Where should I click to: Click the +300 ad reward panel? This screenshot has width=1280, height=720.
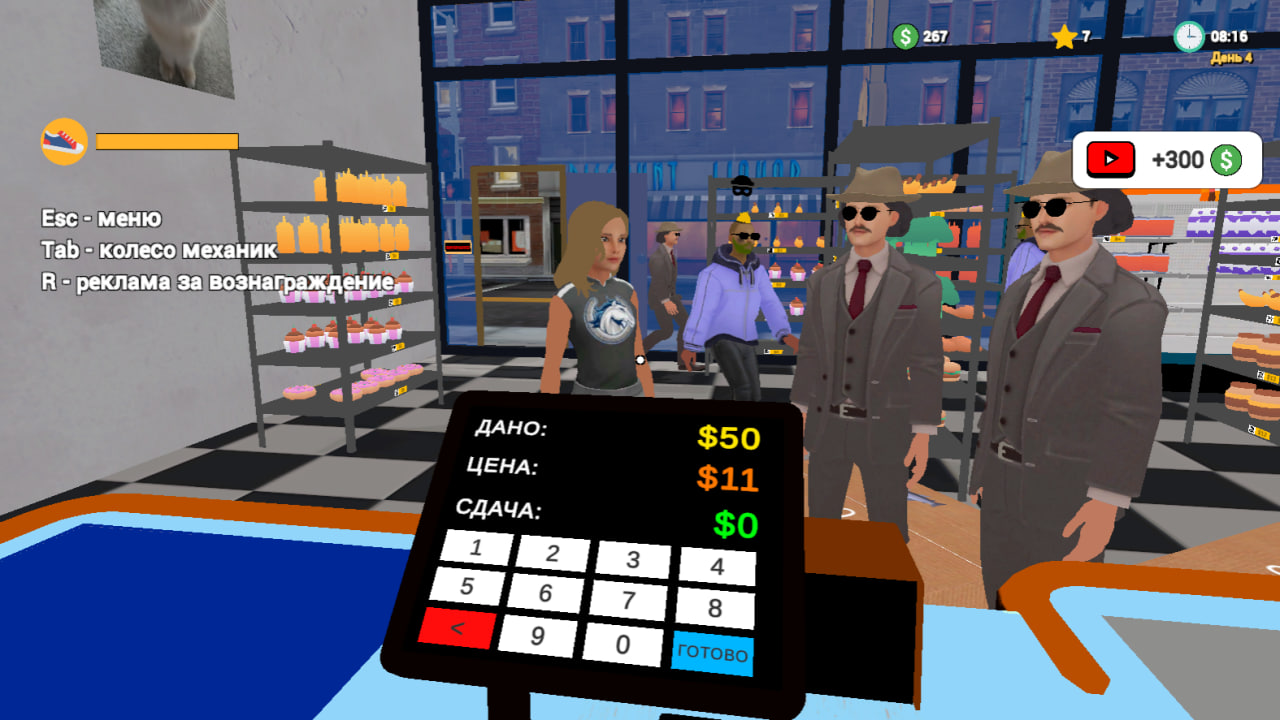coord(1165,158)
